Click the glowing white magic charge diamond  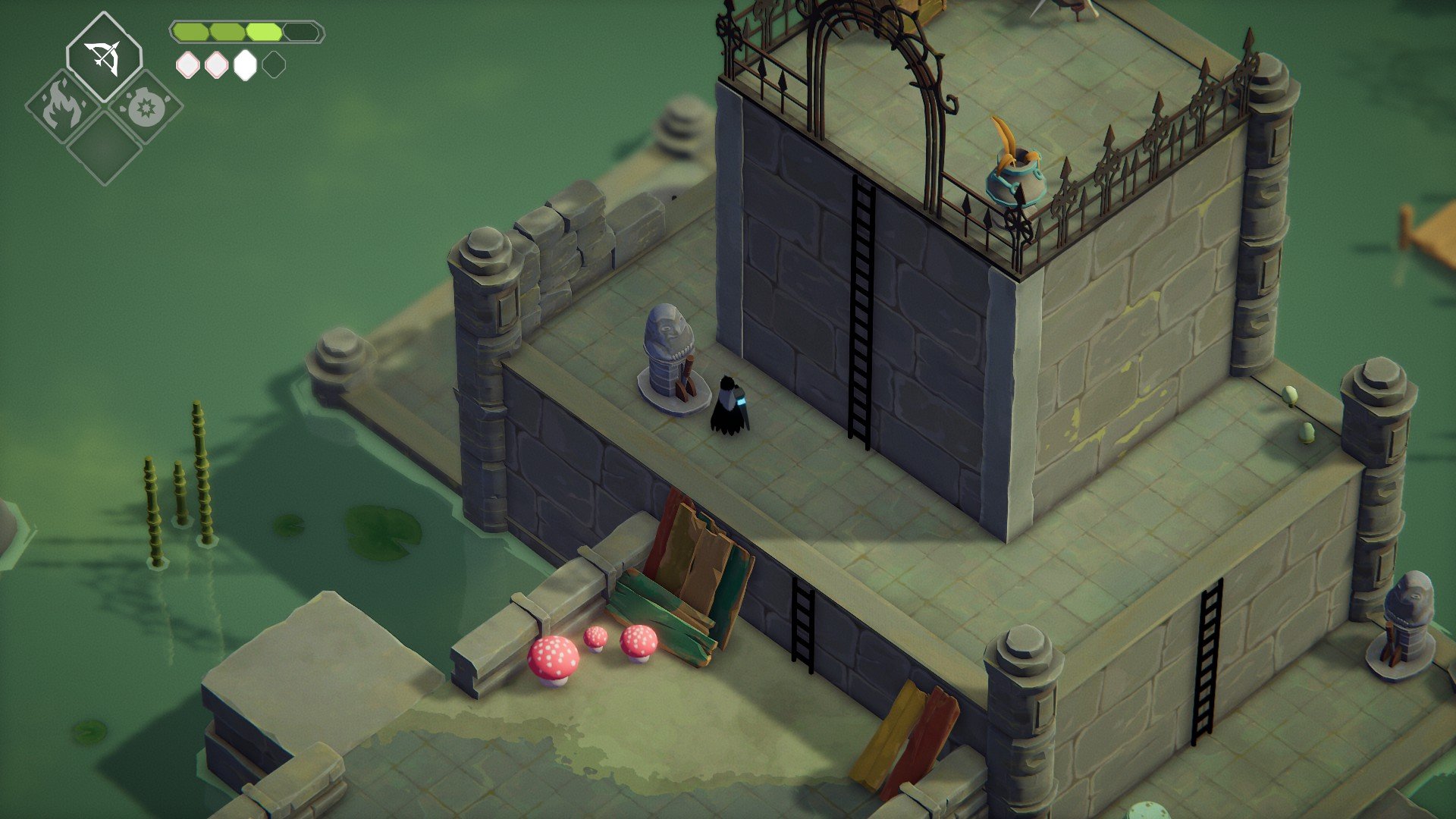[x=243, y=66]
